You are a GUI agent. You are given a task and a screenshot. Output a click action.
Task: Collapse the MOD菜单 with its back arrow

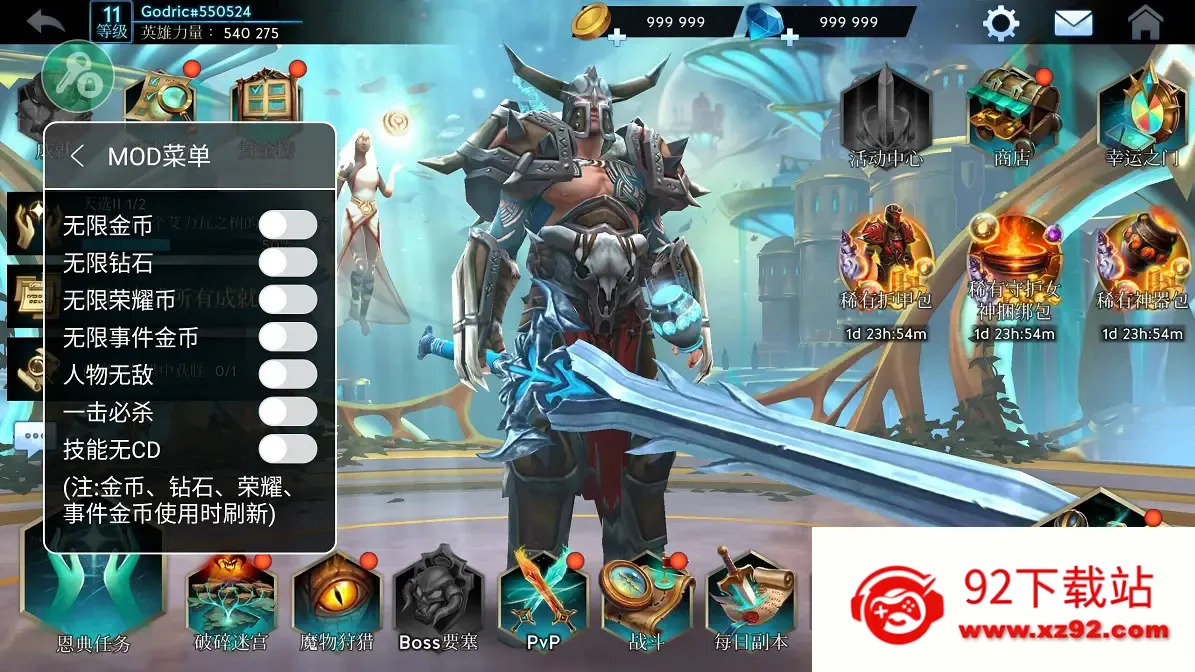coord(78,156)
